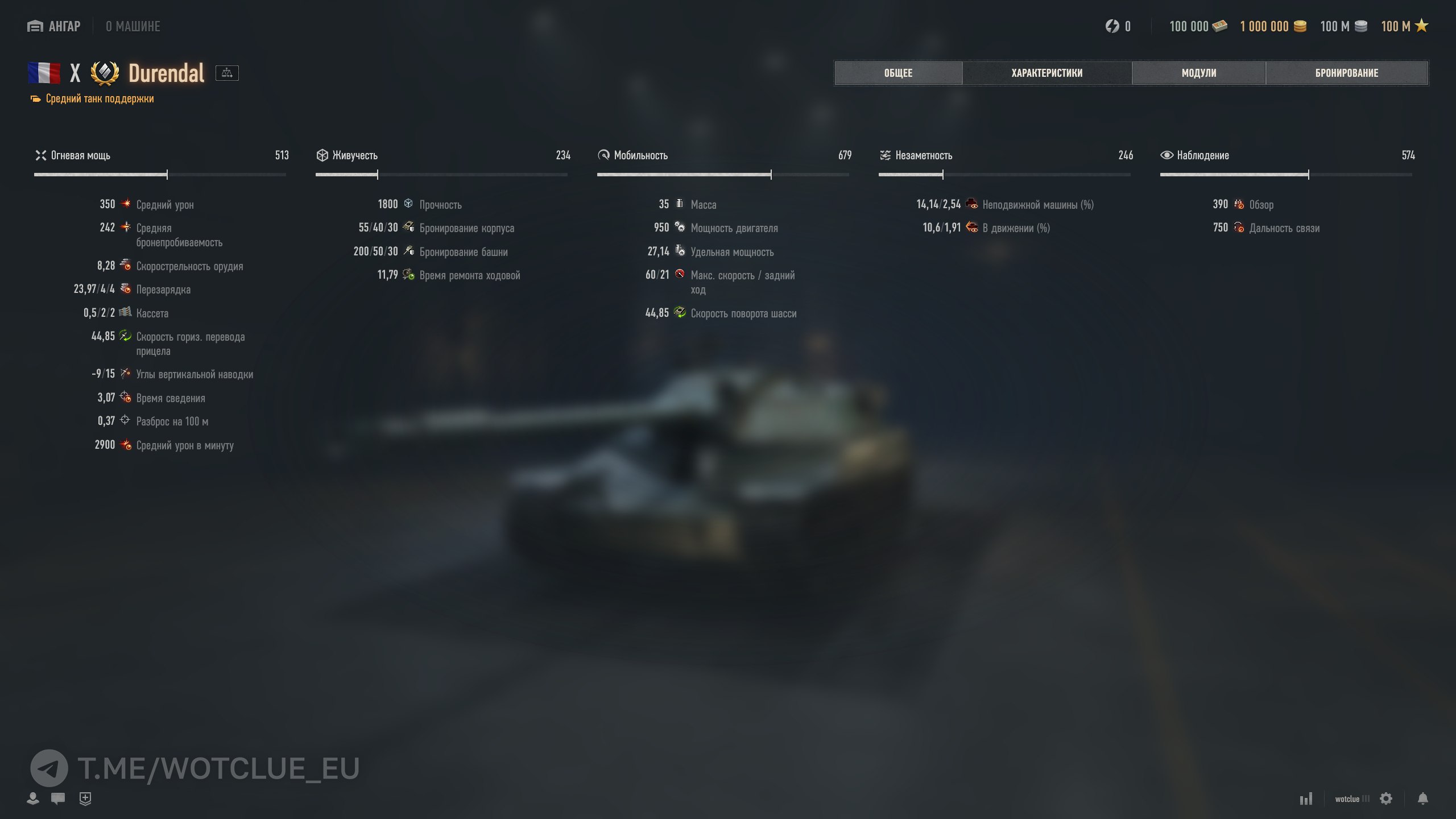Open the silver credits balance
1456x819 pixels.
click(1343, 26)
